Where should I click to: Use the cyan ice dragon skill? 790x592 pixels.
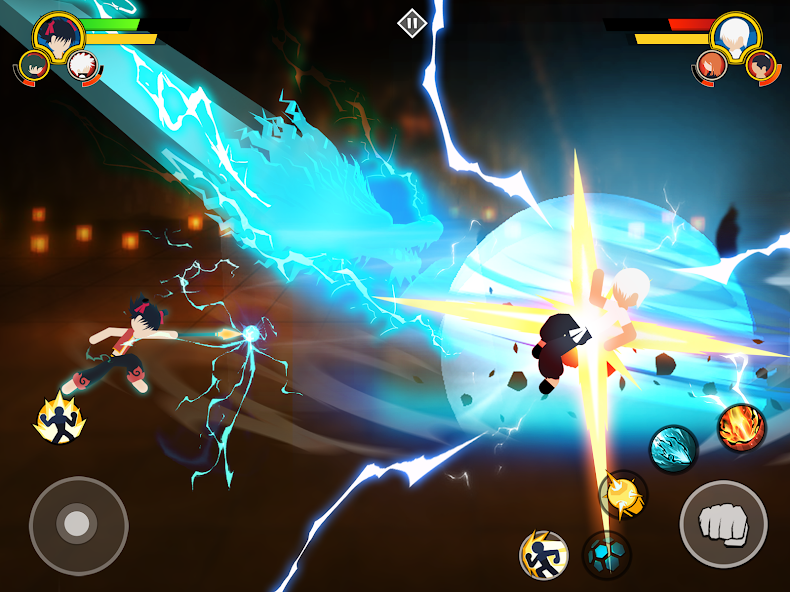[x=674, y=449]
